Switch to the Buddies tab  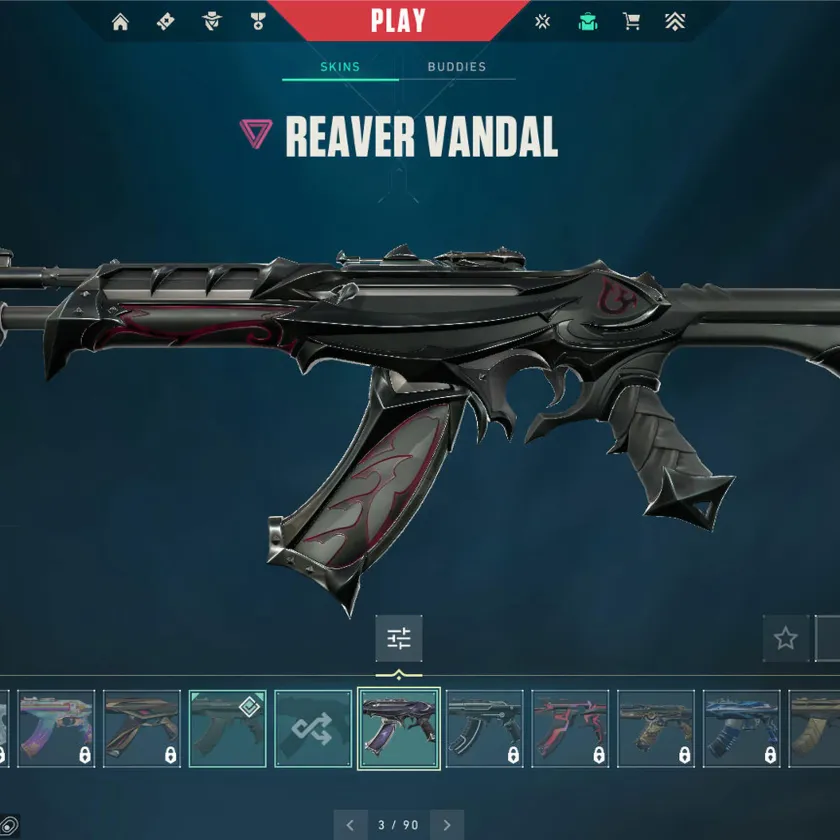[456, 67]
